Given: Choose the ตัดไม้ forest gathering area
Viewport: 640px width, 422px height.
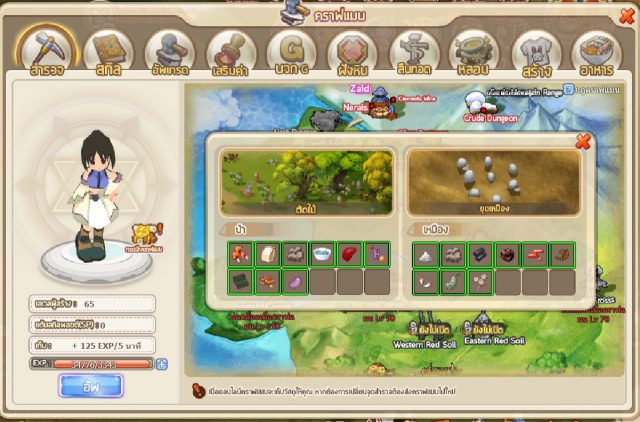Looking at the screenshot, I should click(307, 183).
